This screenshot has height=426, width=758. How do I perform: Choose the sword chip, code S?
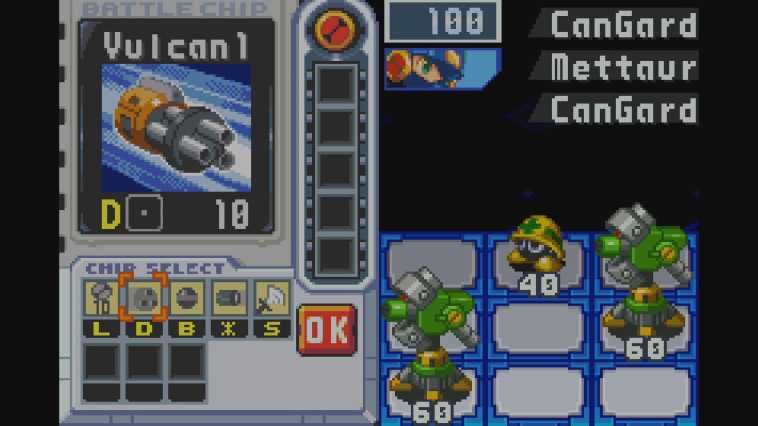(271, 298)
